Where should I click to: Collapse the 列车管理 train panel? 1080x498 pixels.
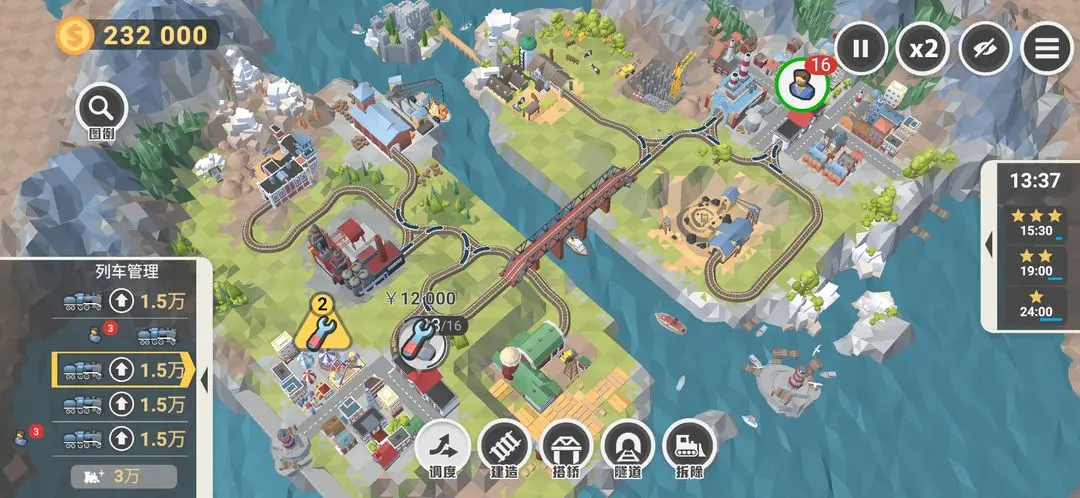click(204, 378)
